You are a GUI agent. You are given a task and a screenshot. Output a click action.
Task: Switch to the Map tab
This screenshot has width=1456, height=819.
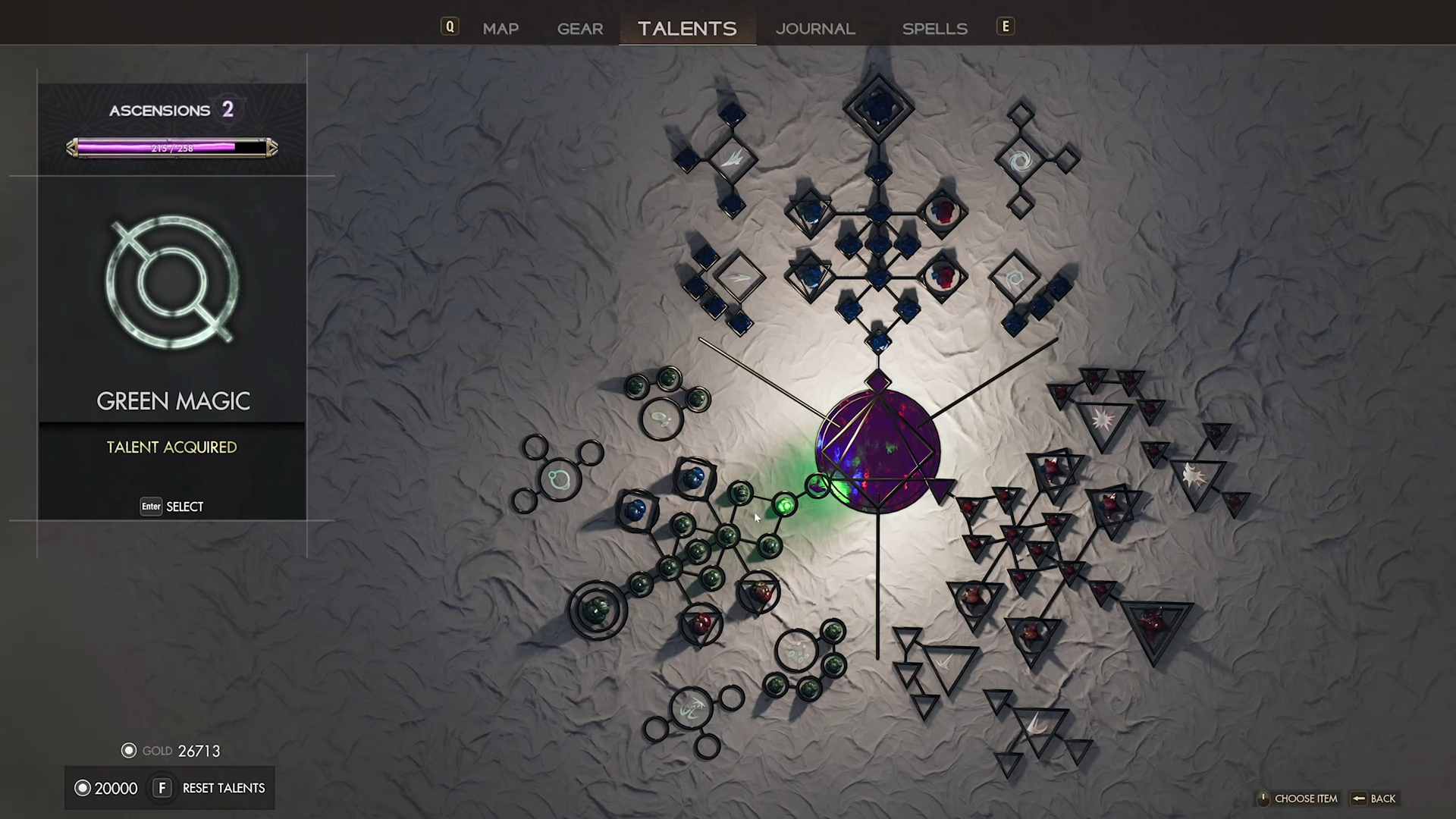(x=500, y=29)
